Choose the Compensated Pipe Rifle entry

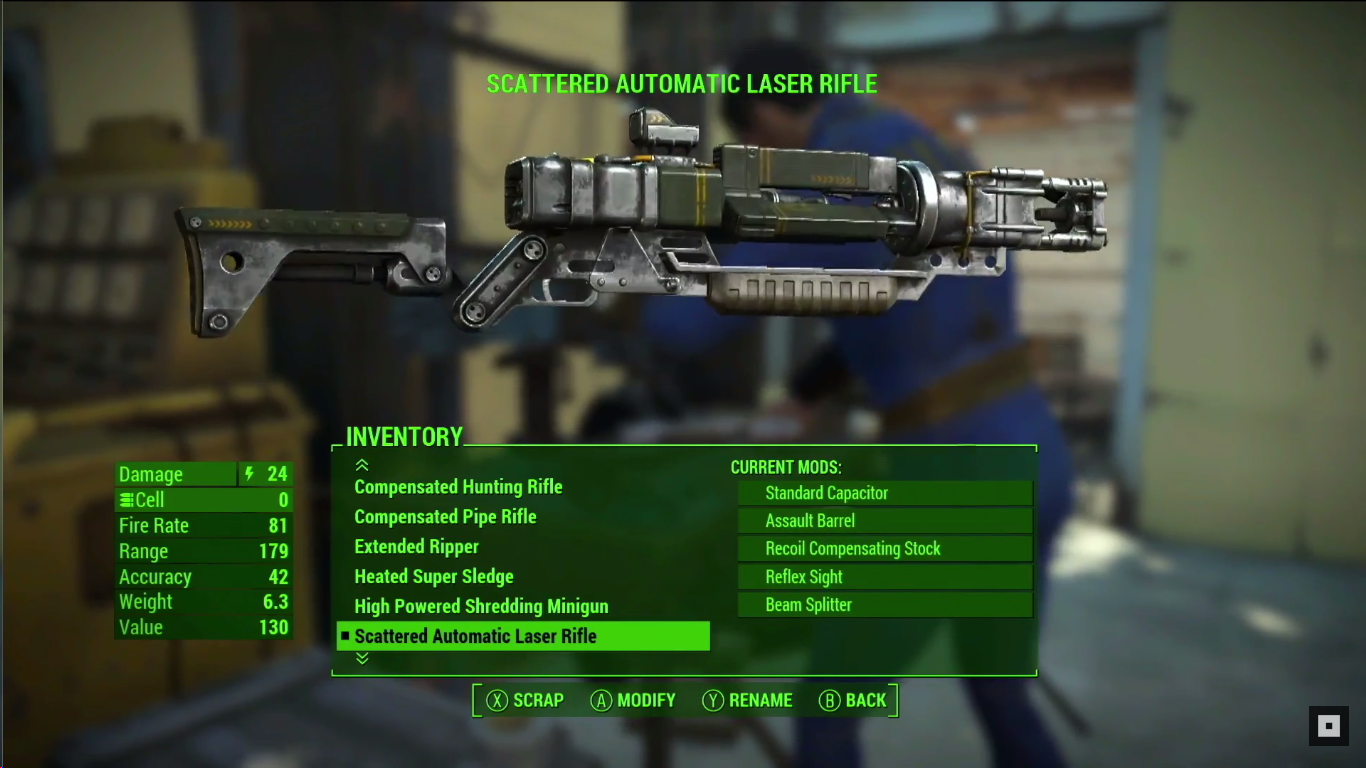coord(445,517)
